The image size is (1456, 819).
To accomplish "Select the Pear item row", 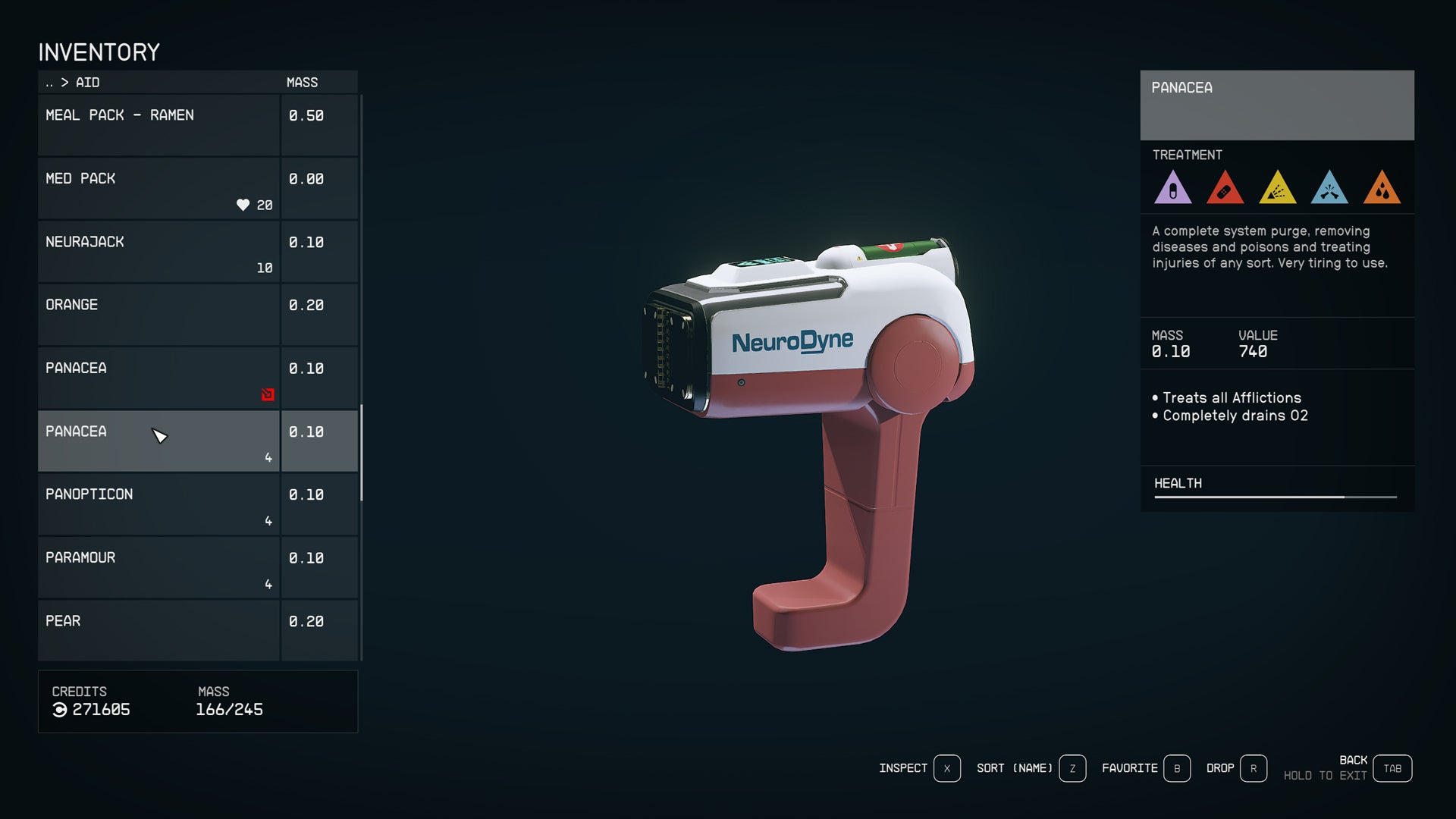I will click(159, 630).
